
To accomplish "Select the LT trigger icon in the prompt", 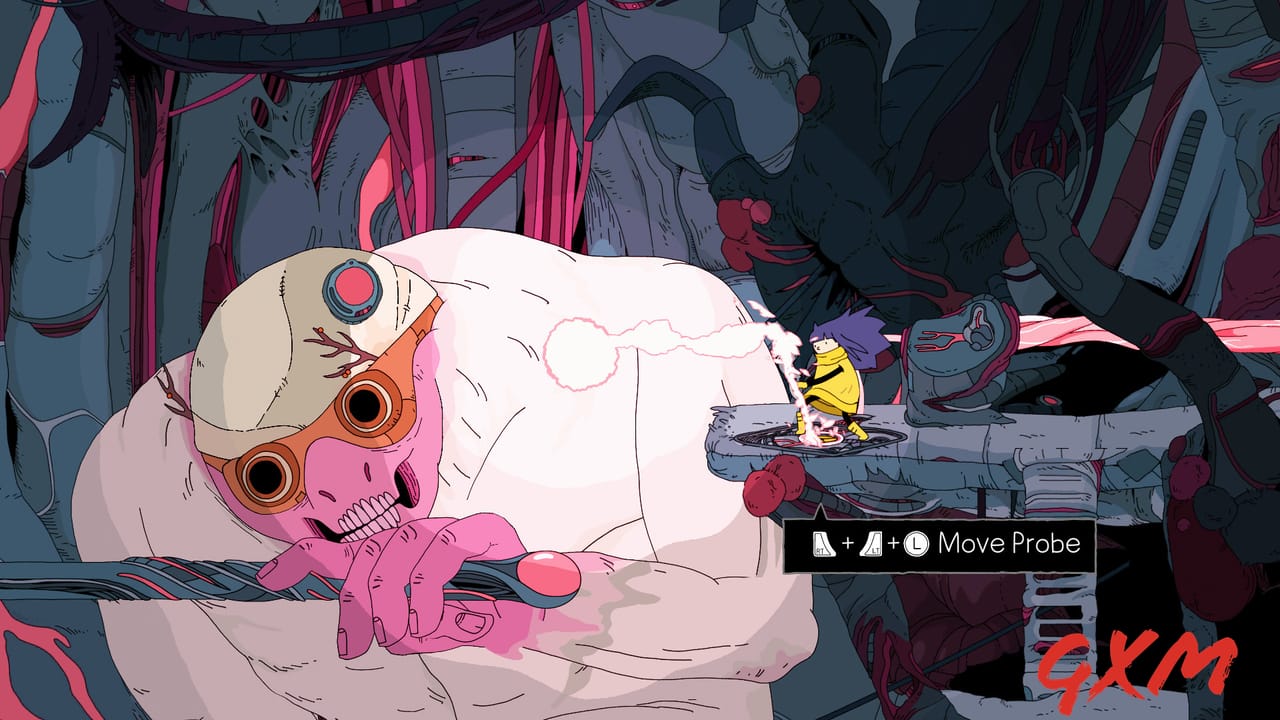I will point(872,543).
